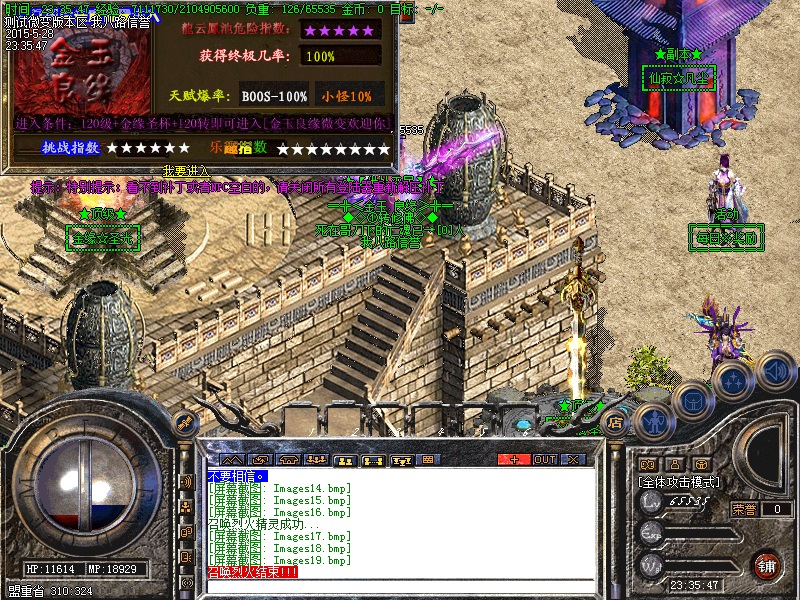
Task: Click the 金缘☆圣光 NPC label
Action: 103,238
